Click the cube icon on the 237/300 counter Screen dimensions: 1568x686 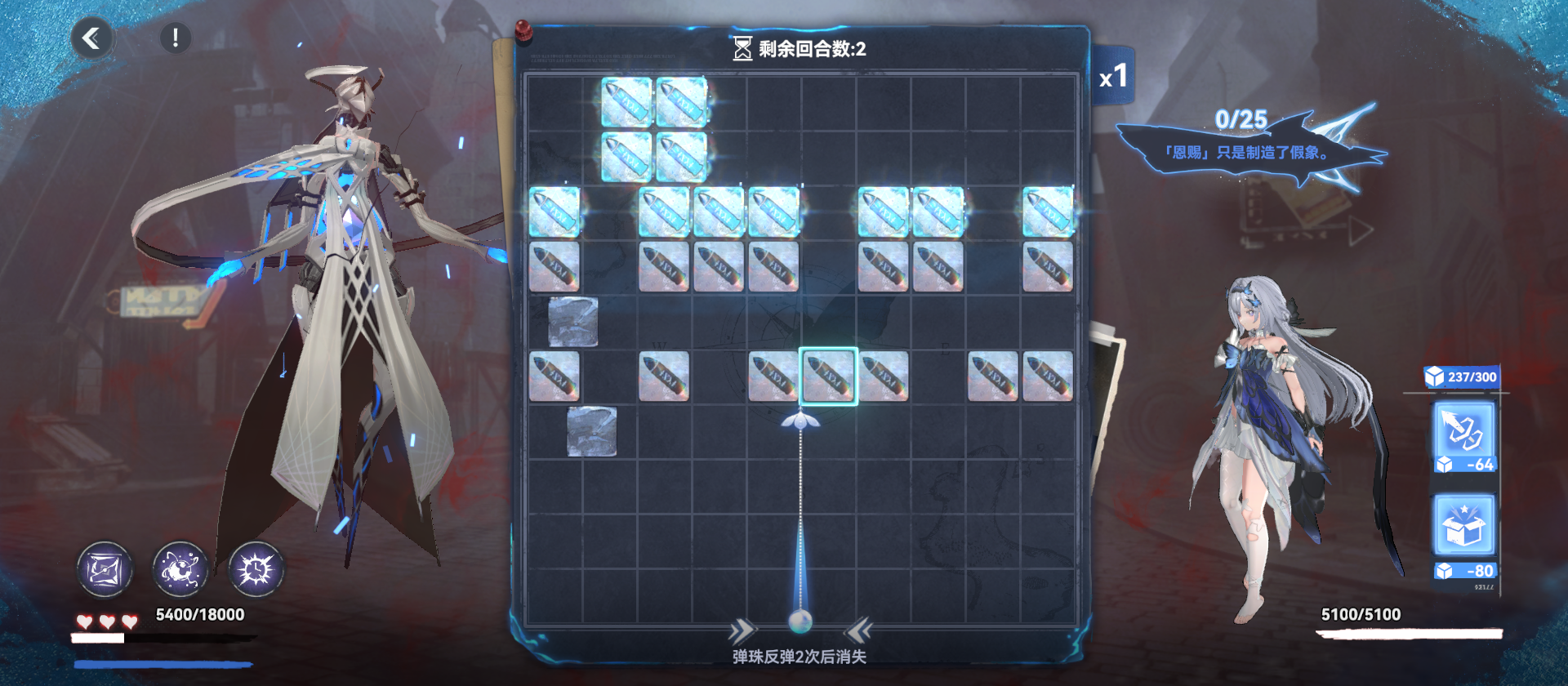pyautogui.click(x=1434, y=376)
